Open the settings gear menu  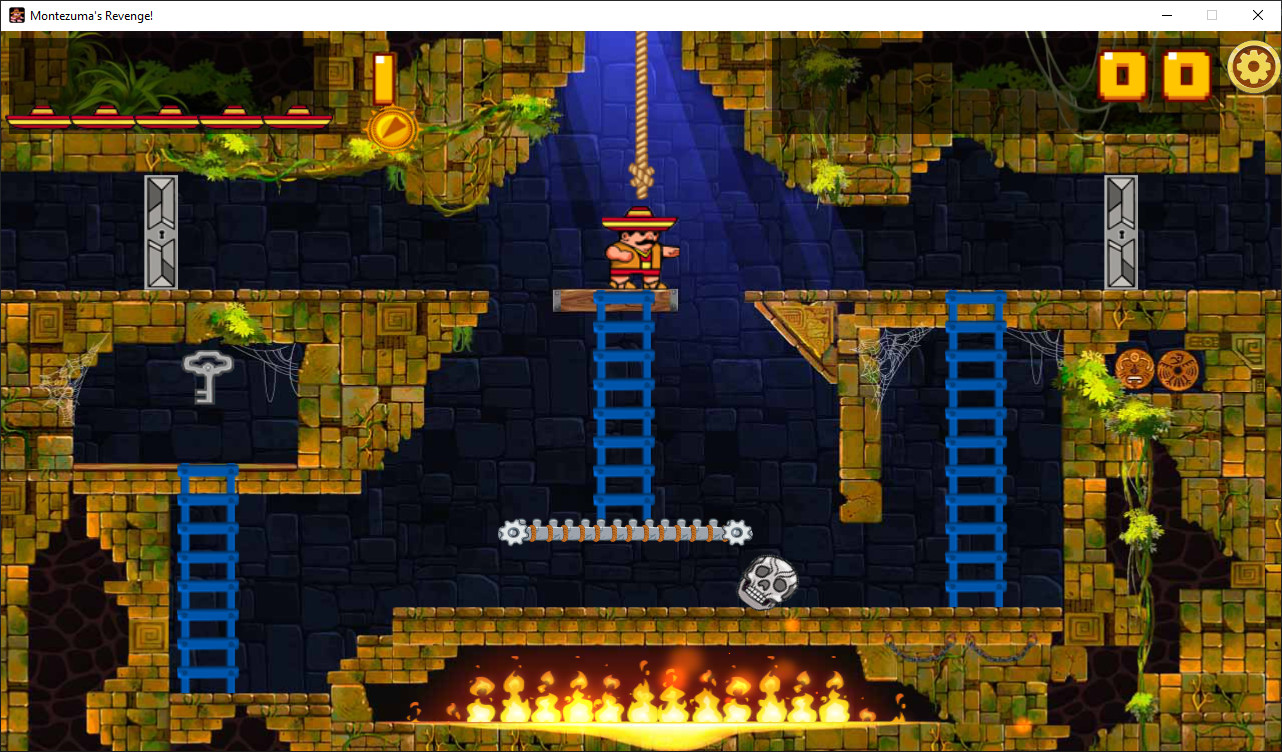(x=1253, y=67)
